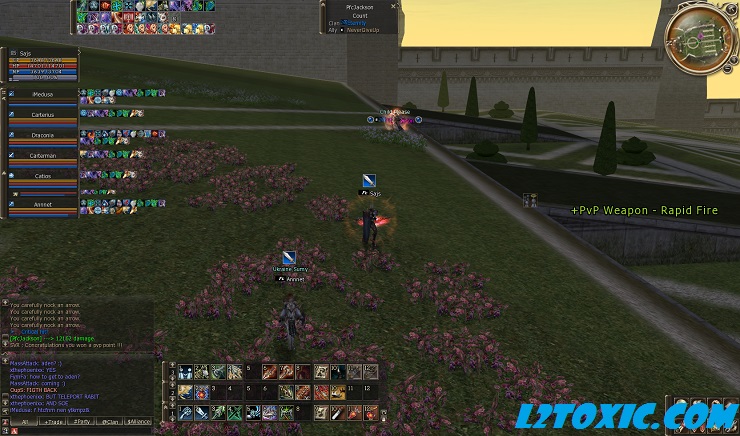
Task: Close the PfcJackson target window
Action: point(394,6)
